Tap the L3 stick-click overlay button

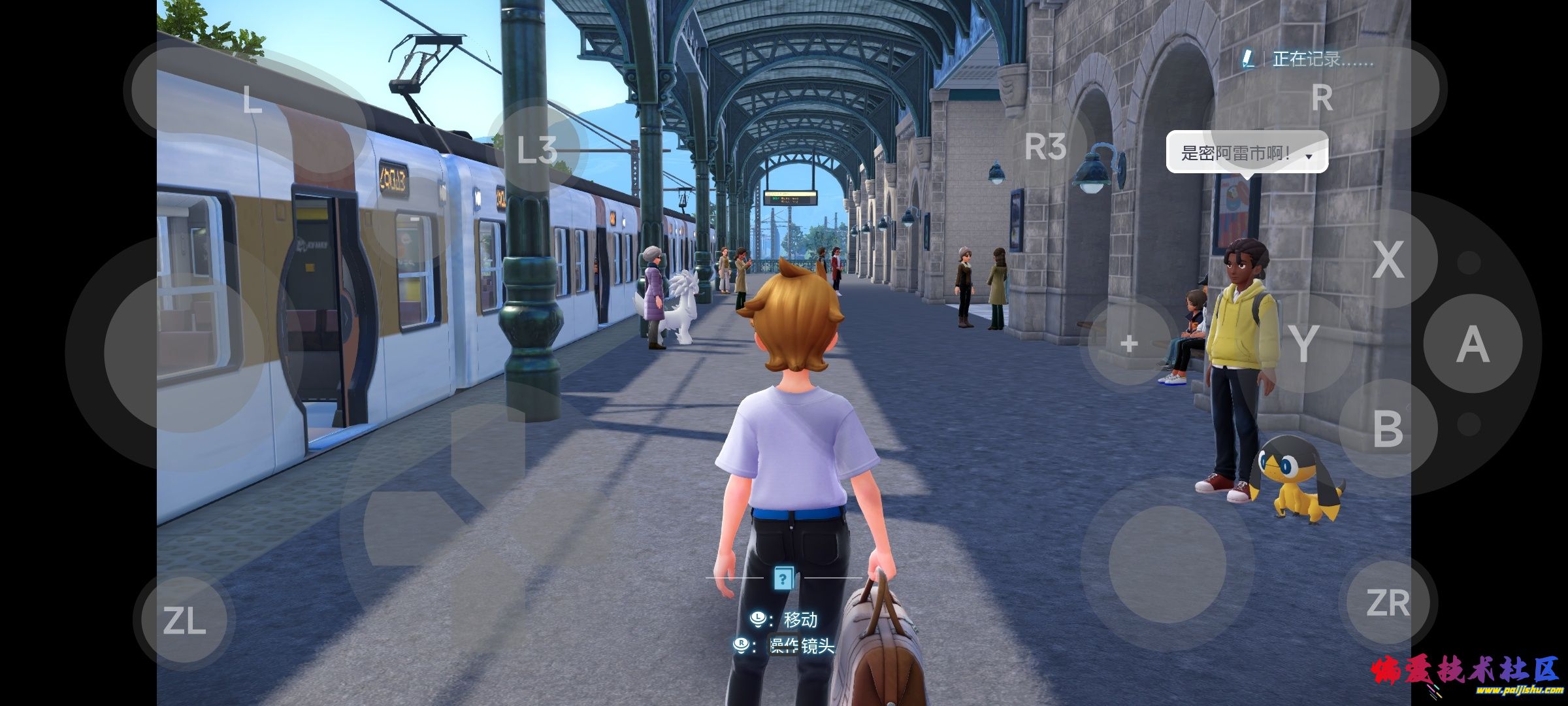537,149
